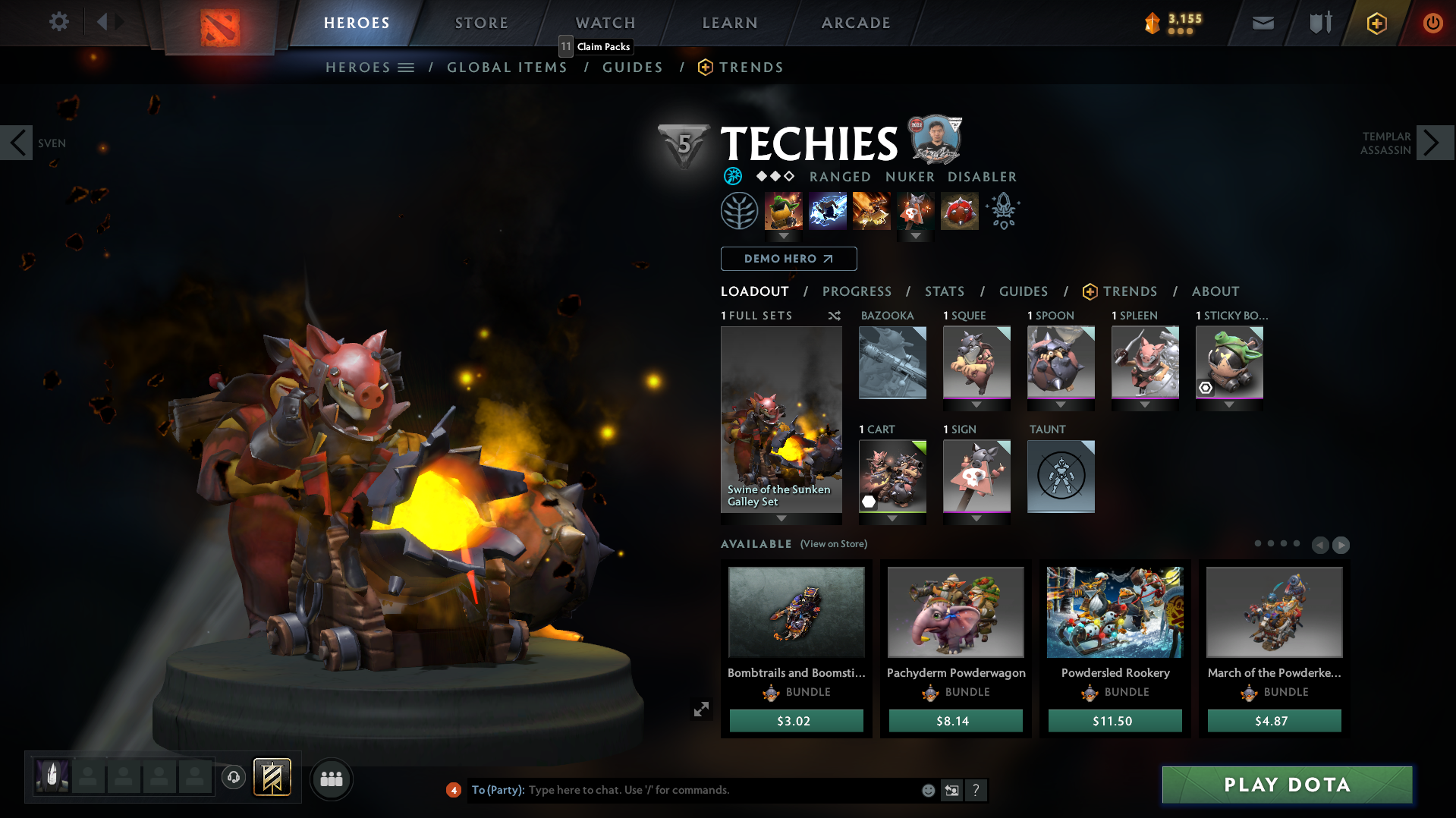Click the Sticky Bomb ability icon
The height and width of the screenshot is (818, 1456).
pos(782,210)
